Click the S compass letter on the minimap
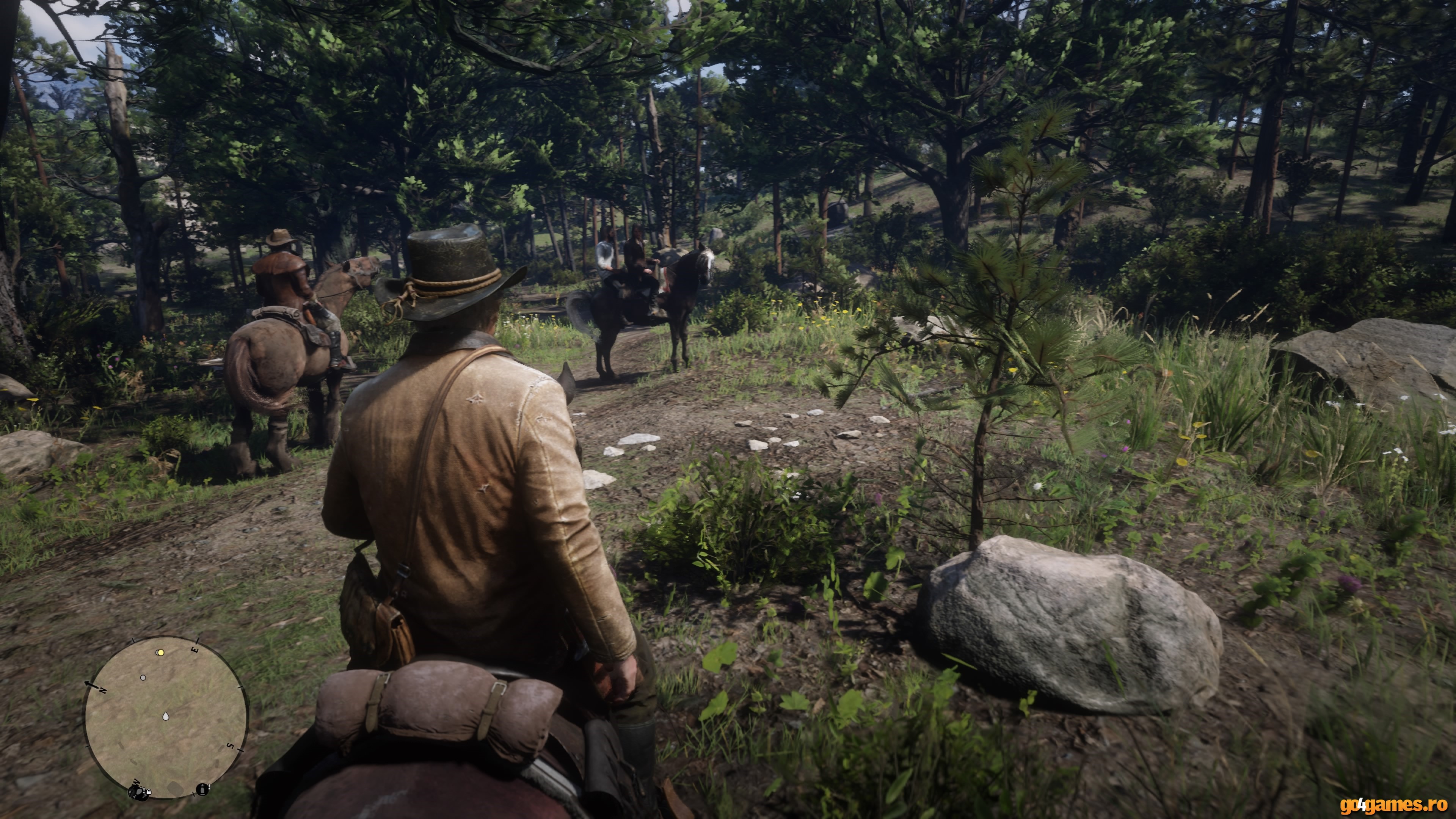This screenshot has width=1456, height=819. pyautogui.click(x=231, y=746)
